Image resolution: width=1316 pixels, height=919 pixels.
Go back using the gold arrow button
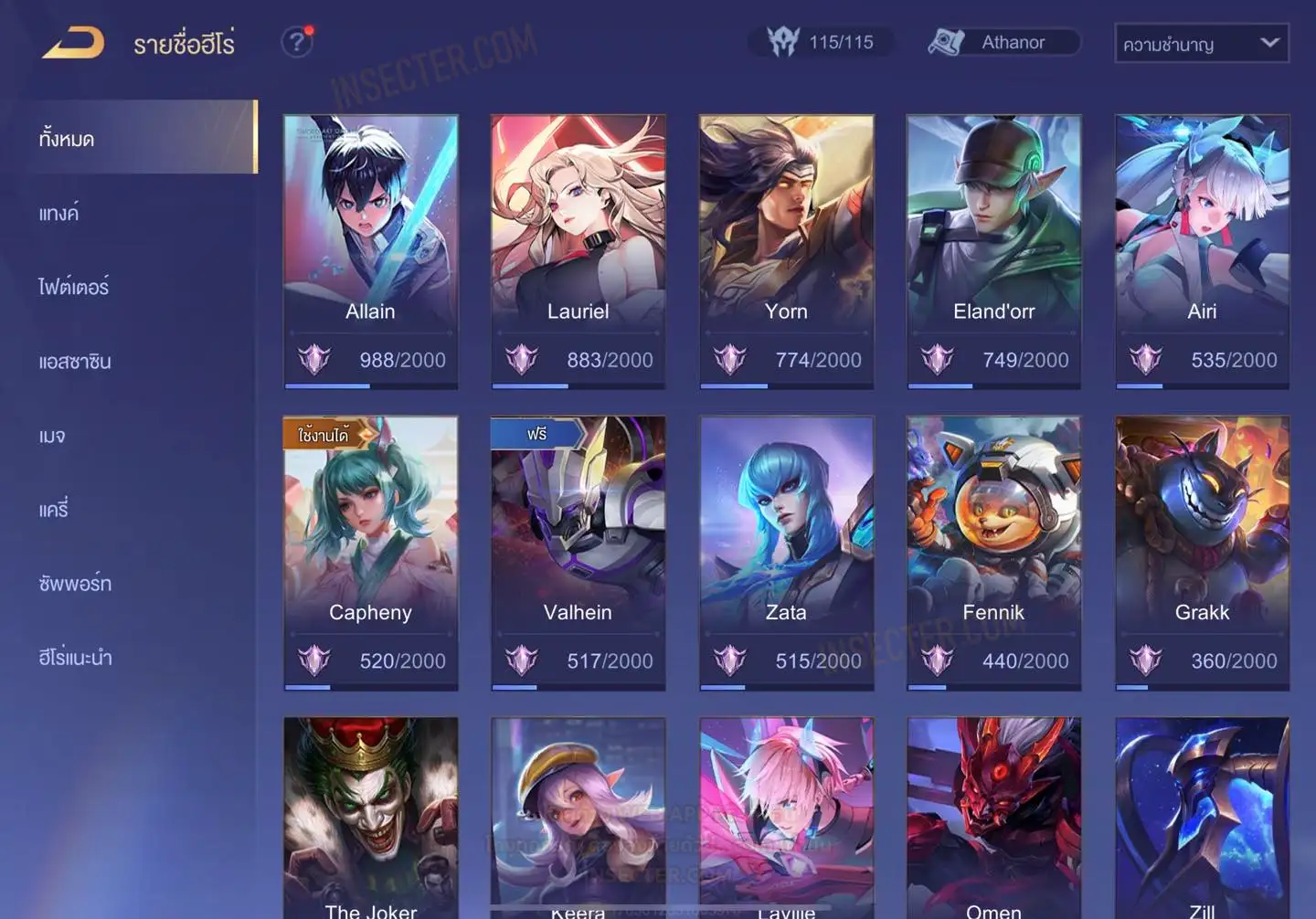(73, 43)
